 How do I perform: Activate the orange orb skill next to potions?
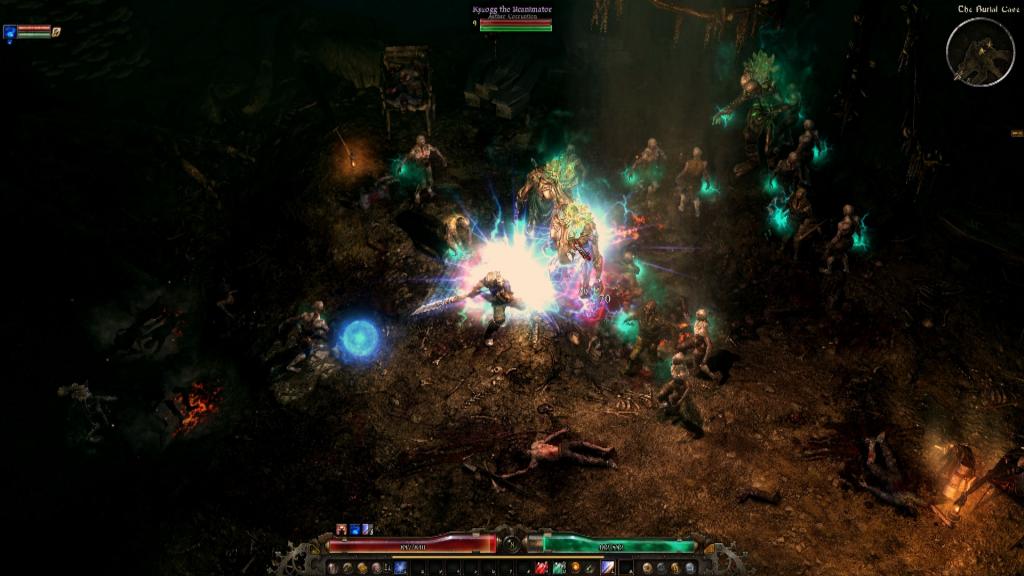point(575,567)
